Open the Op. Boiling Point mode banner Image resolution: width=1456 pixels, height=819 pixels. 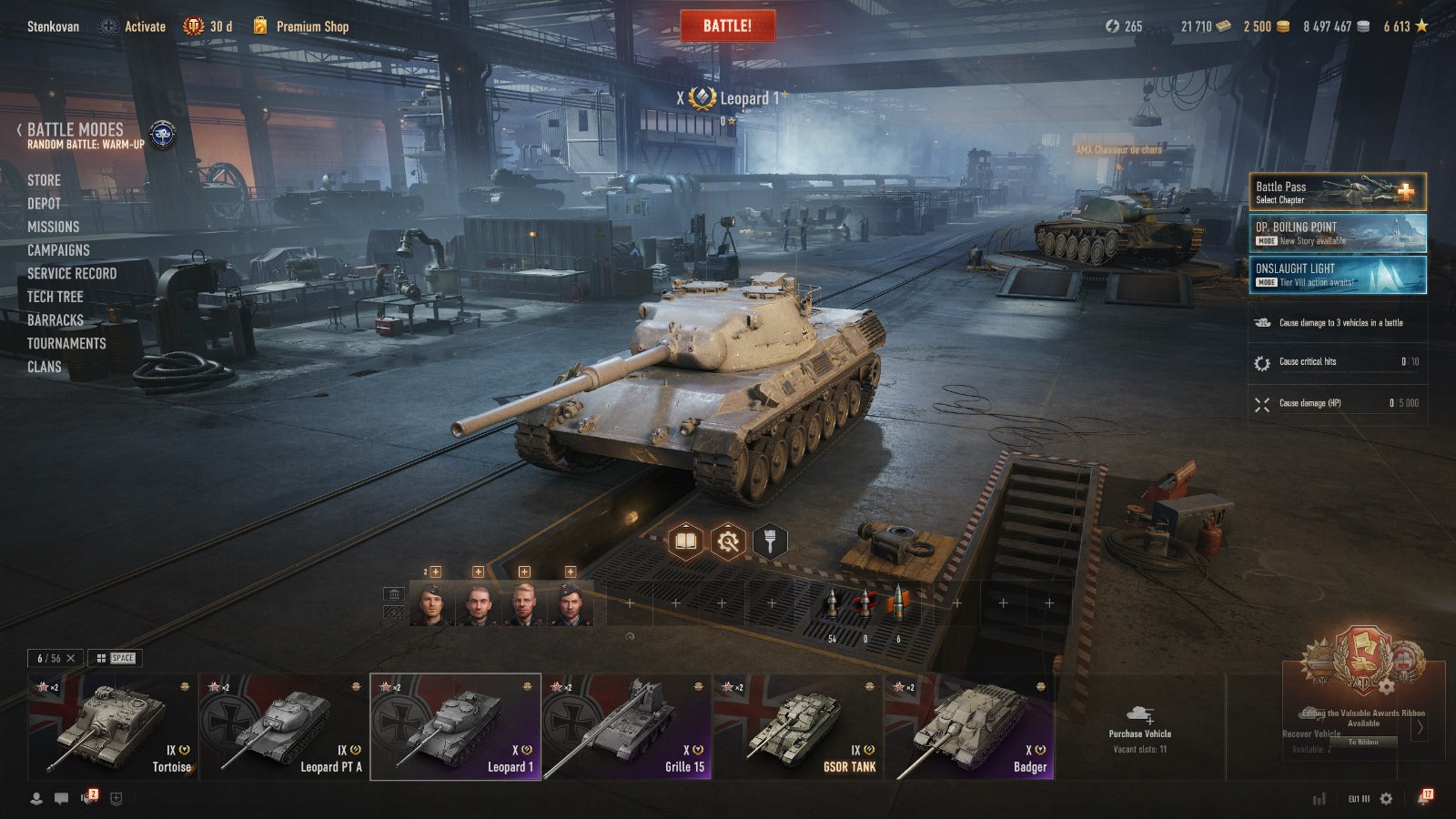click(x=1336, y=233)
